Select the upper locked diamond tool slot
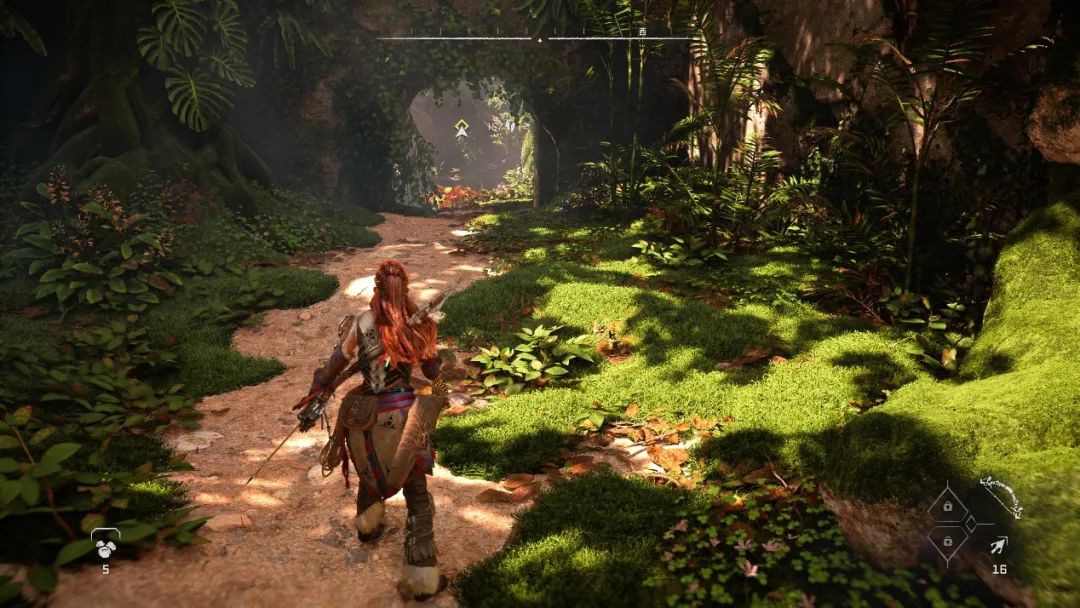The height and width of the screenshot is (608, 1080). click(946, 505)
